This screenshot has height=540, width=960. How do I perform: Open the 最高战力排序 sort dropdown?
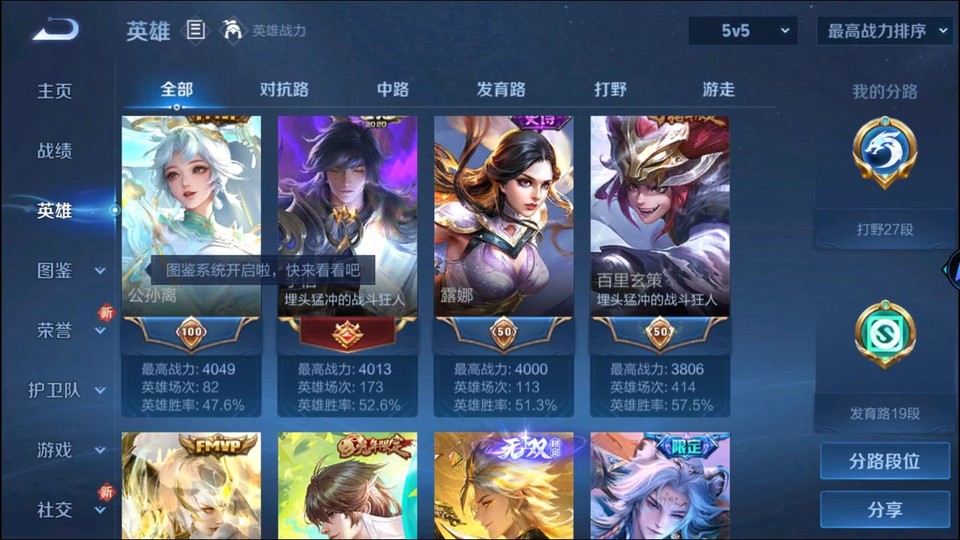884,31
